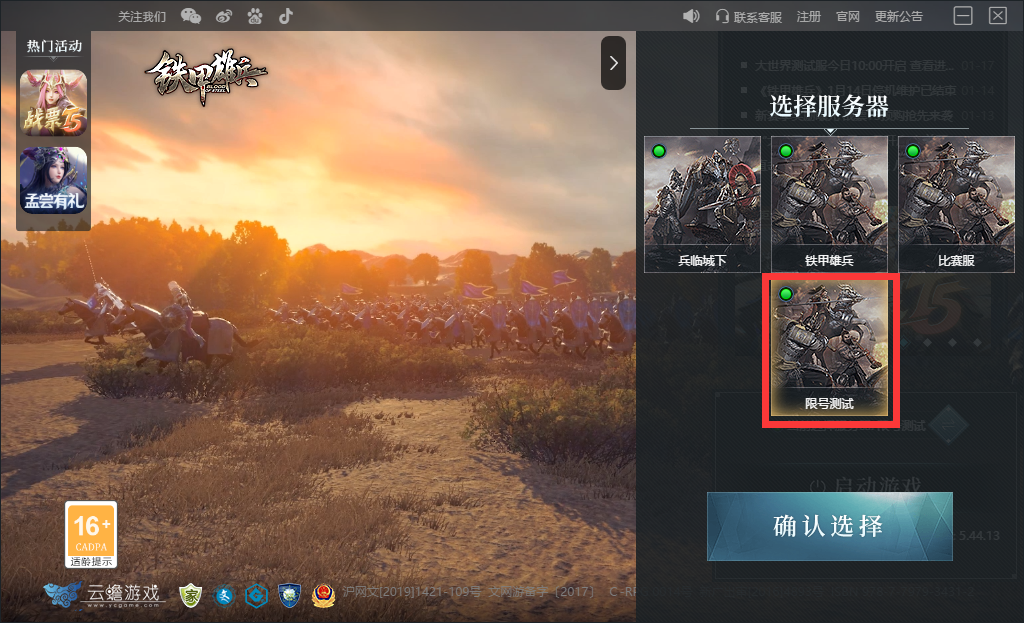Image resolution: width=1024 pixels, height=623 pixels.
Task: Open the 孟尝有礼 event banner
Action: click(x=54, y=180)
